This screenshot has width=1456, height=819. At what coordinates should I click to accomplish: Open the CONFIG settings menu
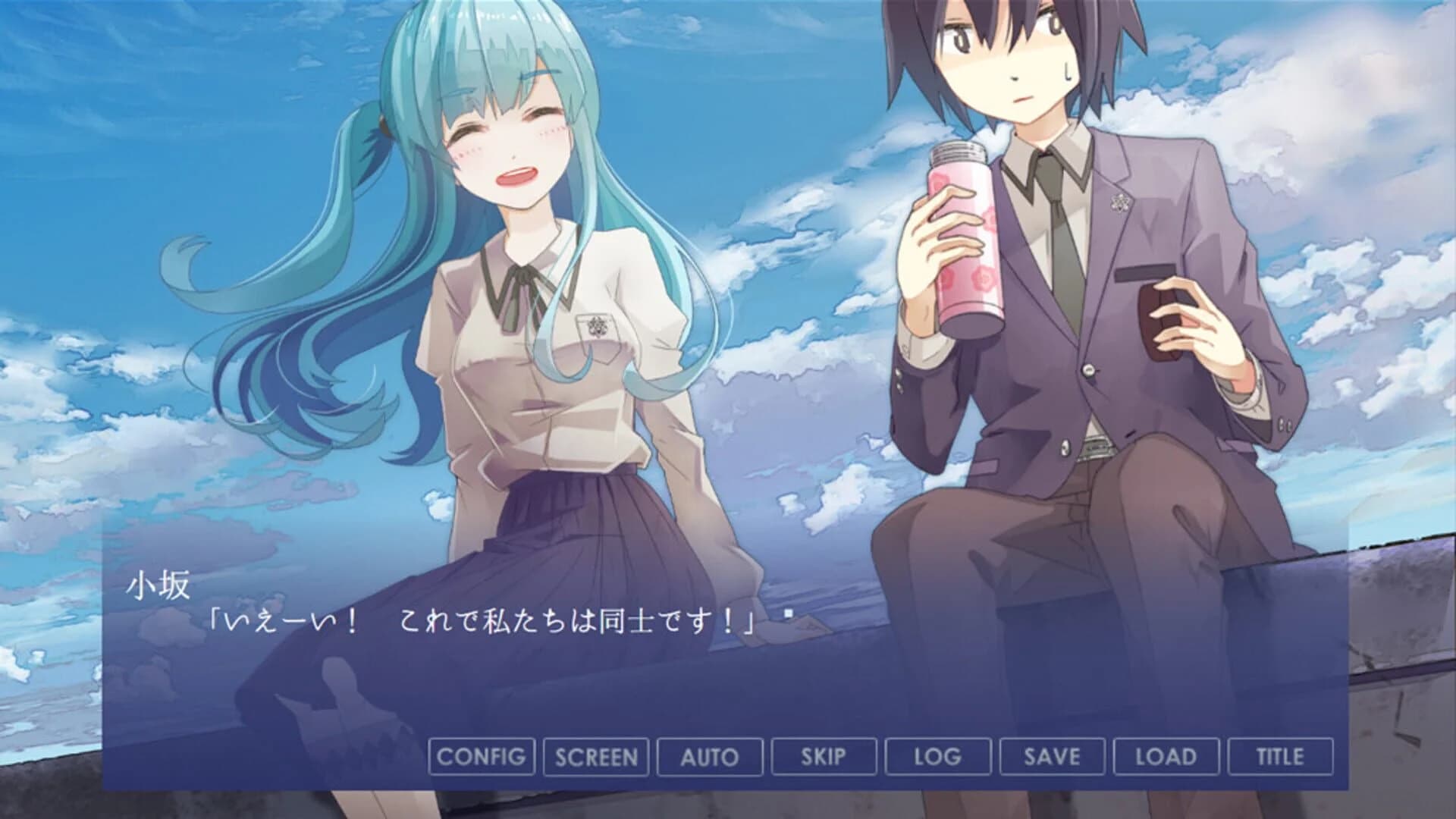[483, 755]
